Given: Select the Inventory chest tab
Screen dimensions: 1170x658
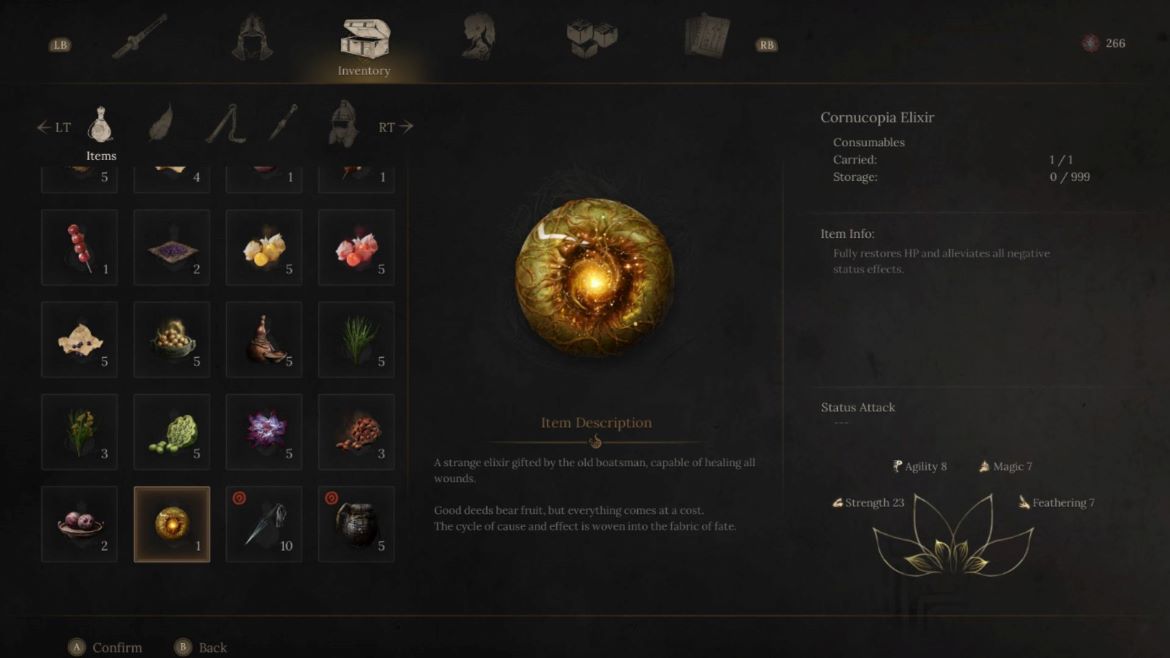Looking at the screenshot, I should coord(363,40).
